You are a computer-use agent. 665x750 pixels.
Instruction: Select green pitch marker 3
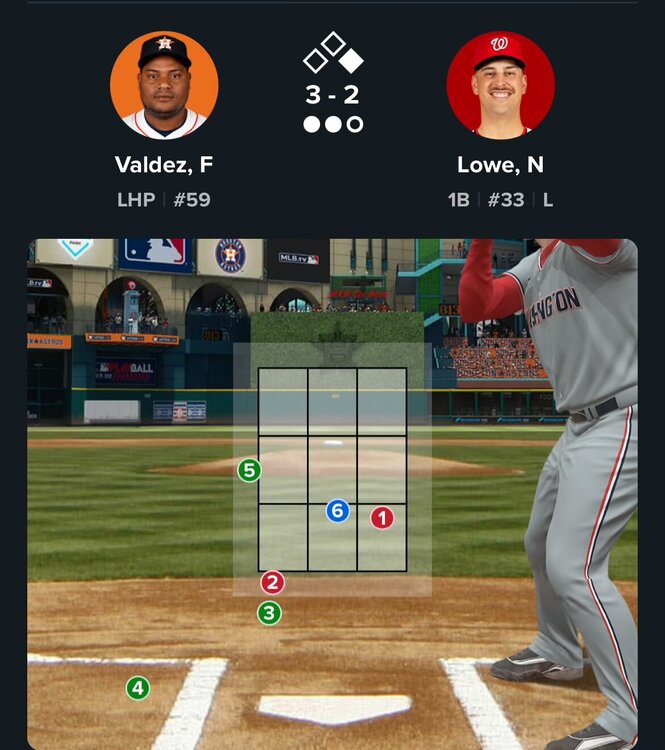pyautogui.click(x=269, y=613)
